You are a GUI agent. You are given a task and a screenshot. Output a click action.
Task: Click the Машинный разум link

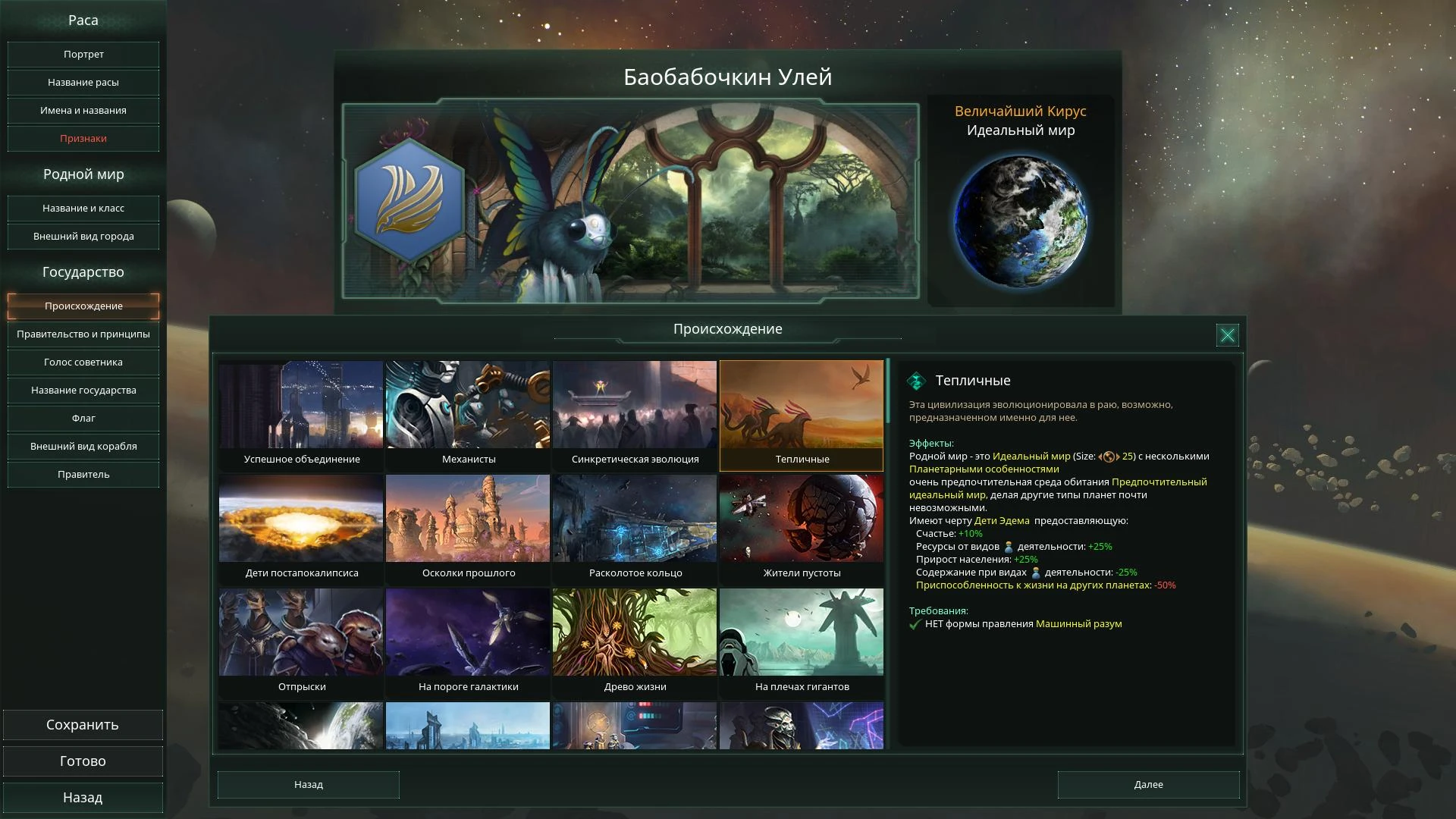[1079, 623]
